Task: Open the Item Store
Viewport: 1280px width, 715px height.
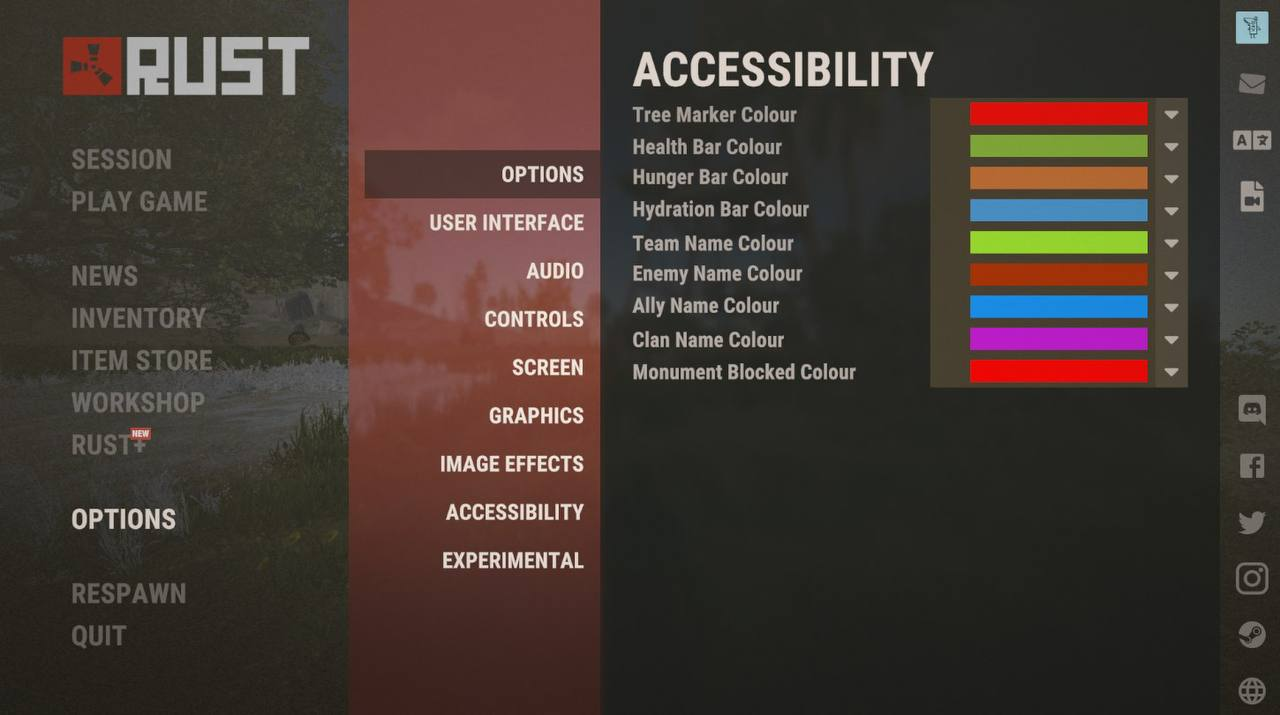Action: pos(142,360)
